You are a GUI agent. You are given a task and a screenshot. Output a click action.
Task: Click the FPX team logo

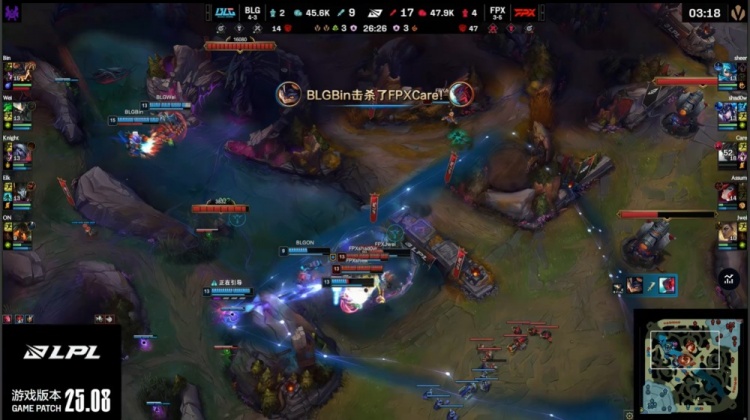point(523,12)
